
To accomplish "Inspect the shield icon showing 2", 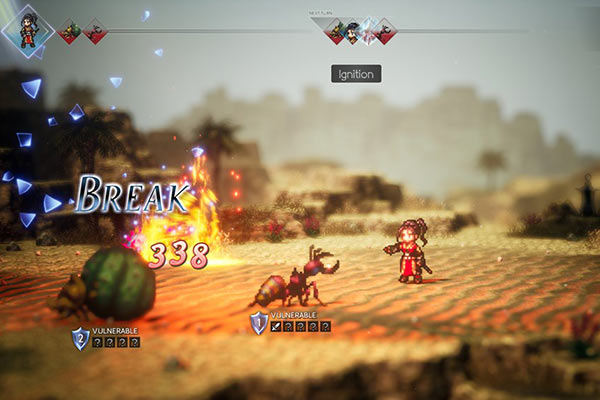I will coord(80,338).
